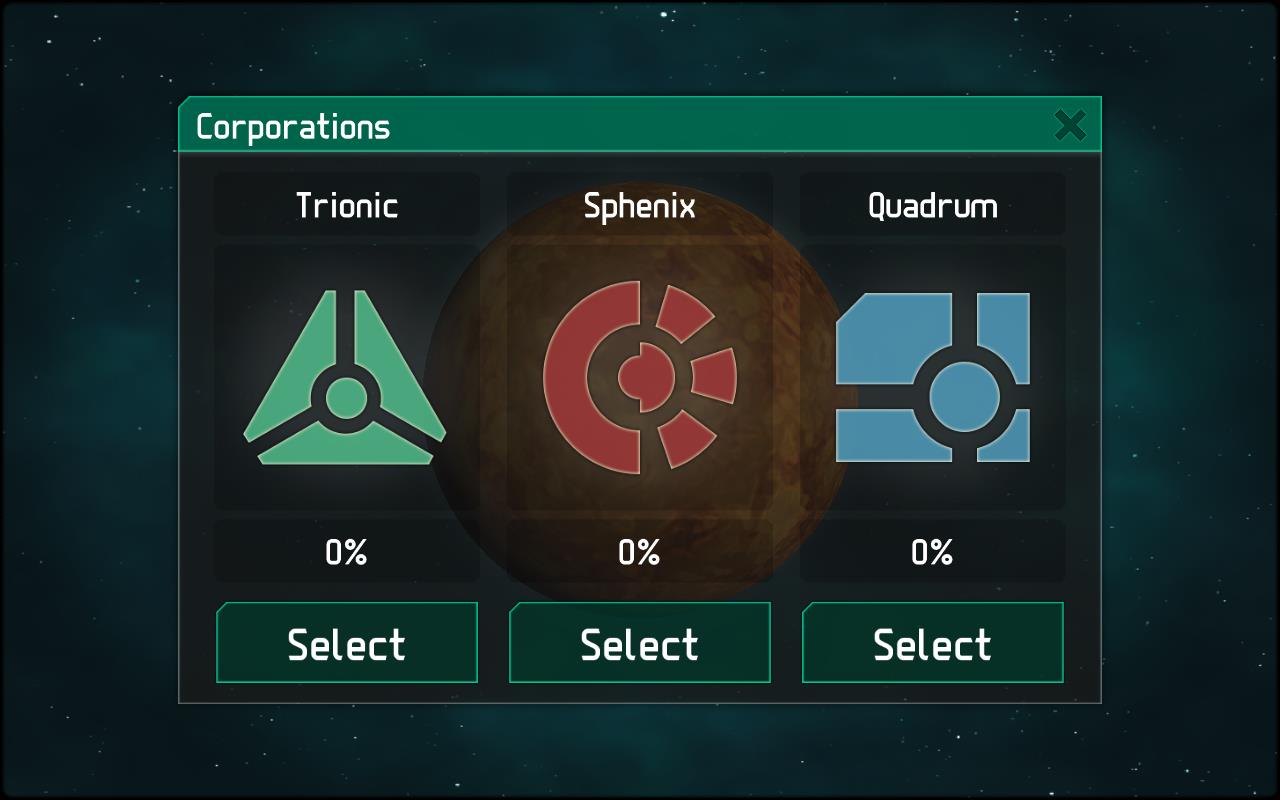Choose Sphenix with its Select button
Viewport: 1280px width, 800px height.
[x=639, y=643]
